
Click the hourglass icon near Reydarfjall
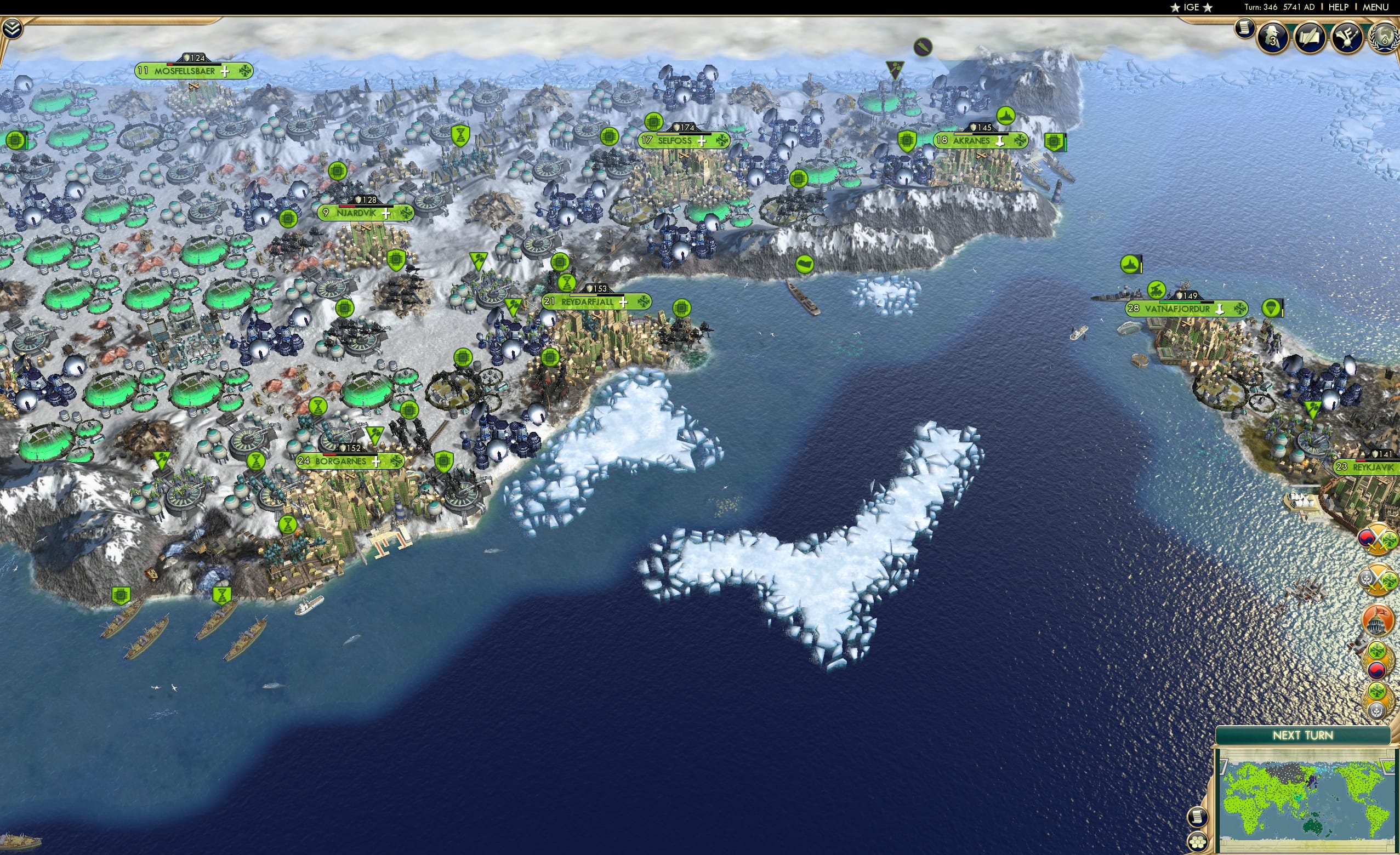[x=567, y=282]
